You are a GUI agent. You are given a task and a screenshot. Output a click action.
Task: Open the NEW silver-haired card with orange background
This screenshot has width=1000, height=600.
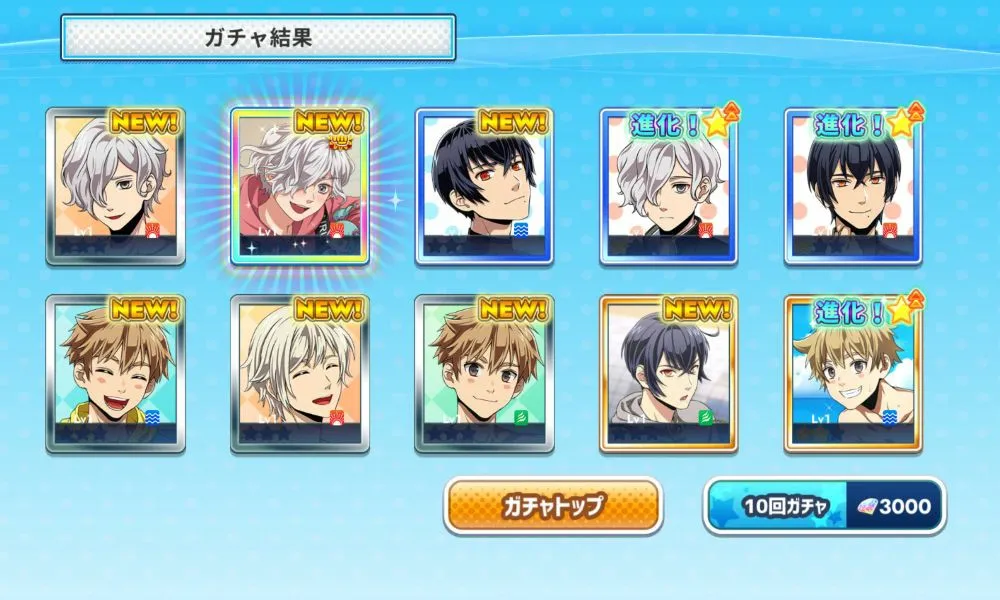click(x=115, y=187)
